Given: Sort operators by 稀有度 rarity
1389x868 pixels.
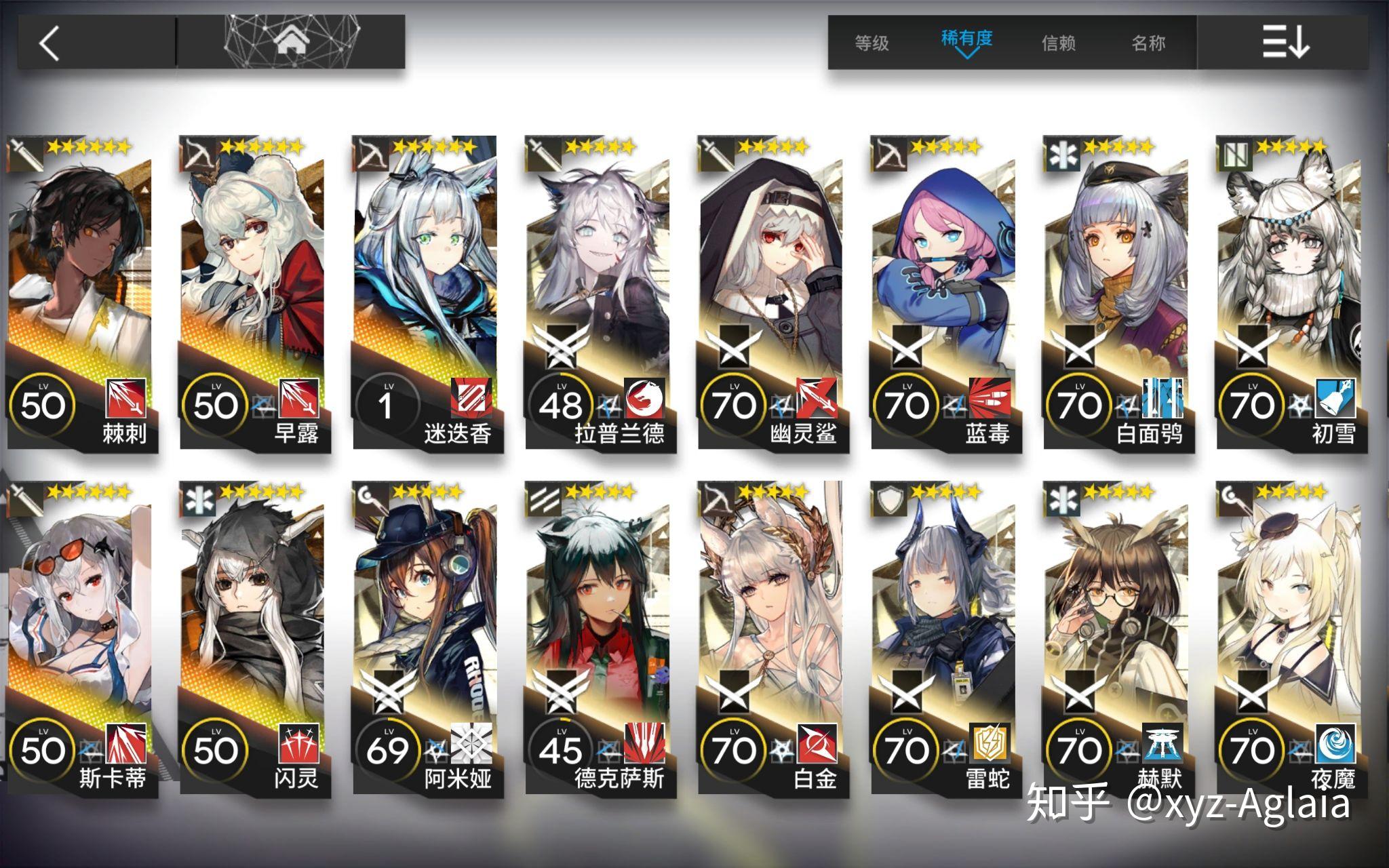Looking at the screenshot, I should (x=966, y=41).
